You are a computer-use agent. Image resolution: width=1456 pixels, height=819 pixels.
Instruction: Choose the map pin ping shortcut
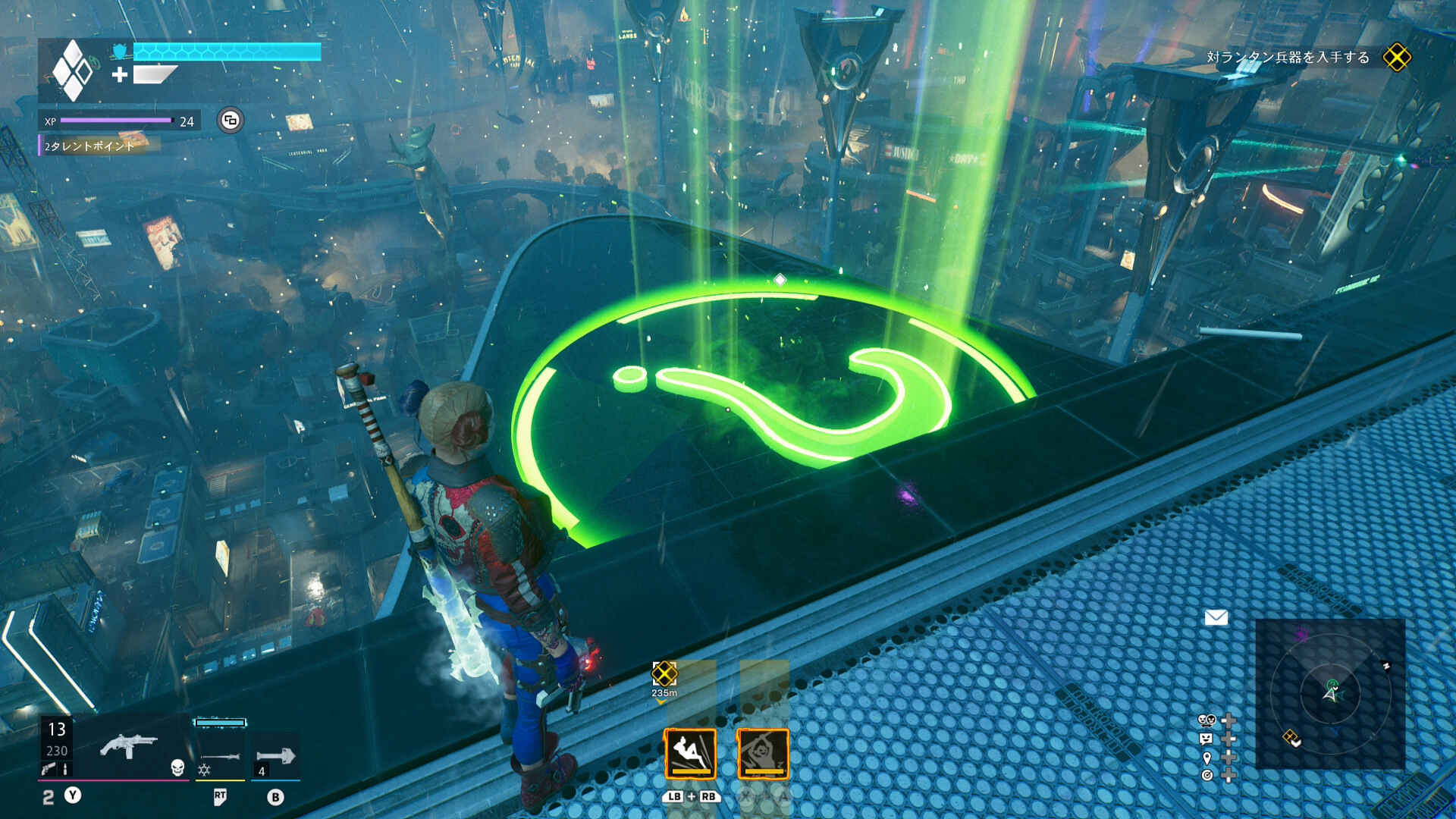pyautogui.click(x=1207, y=758)
